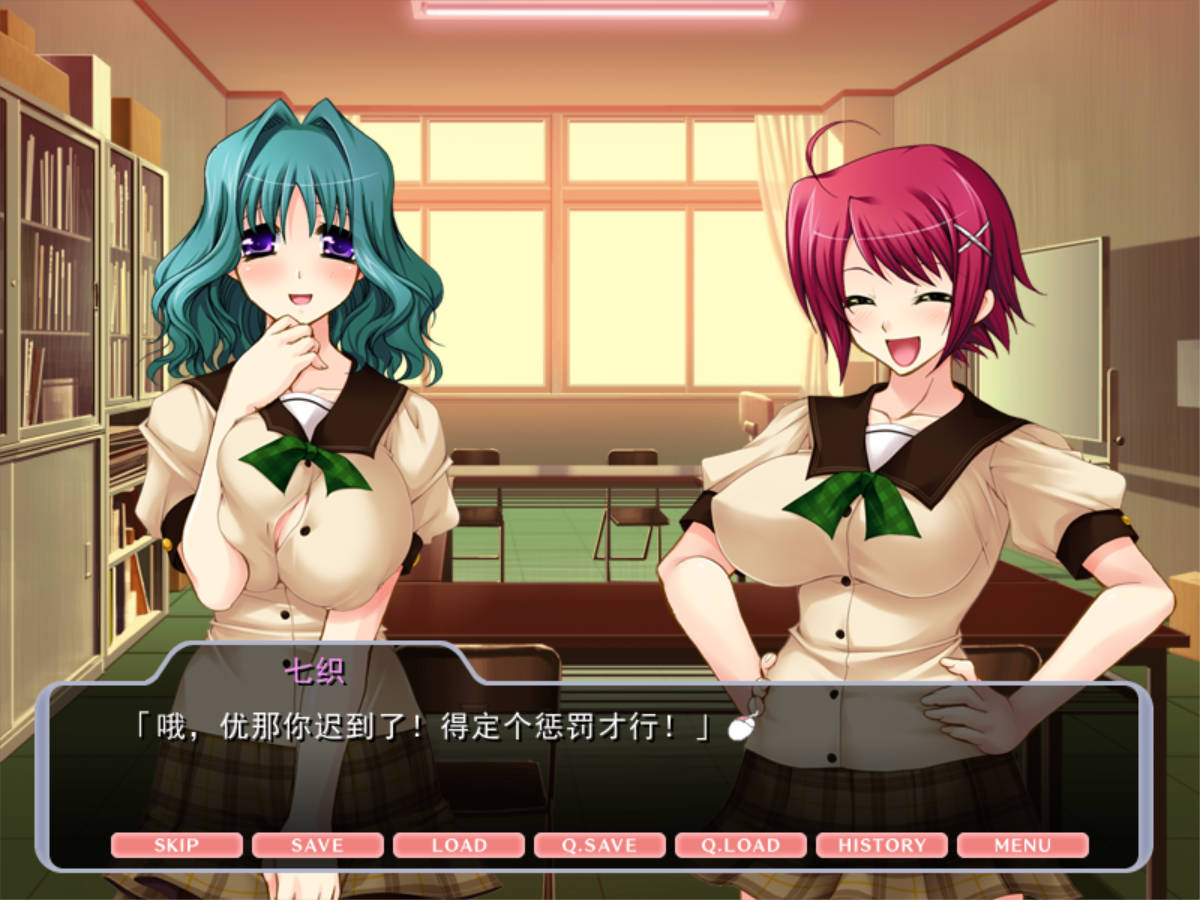Make a quick save with Q.SAVE
Viewport: 1200px width, 900px height.
pyautogui.click(x=599, y=845)
